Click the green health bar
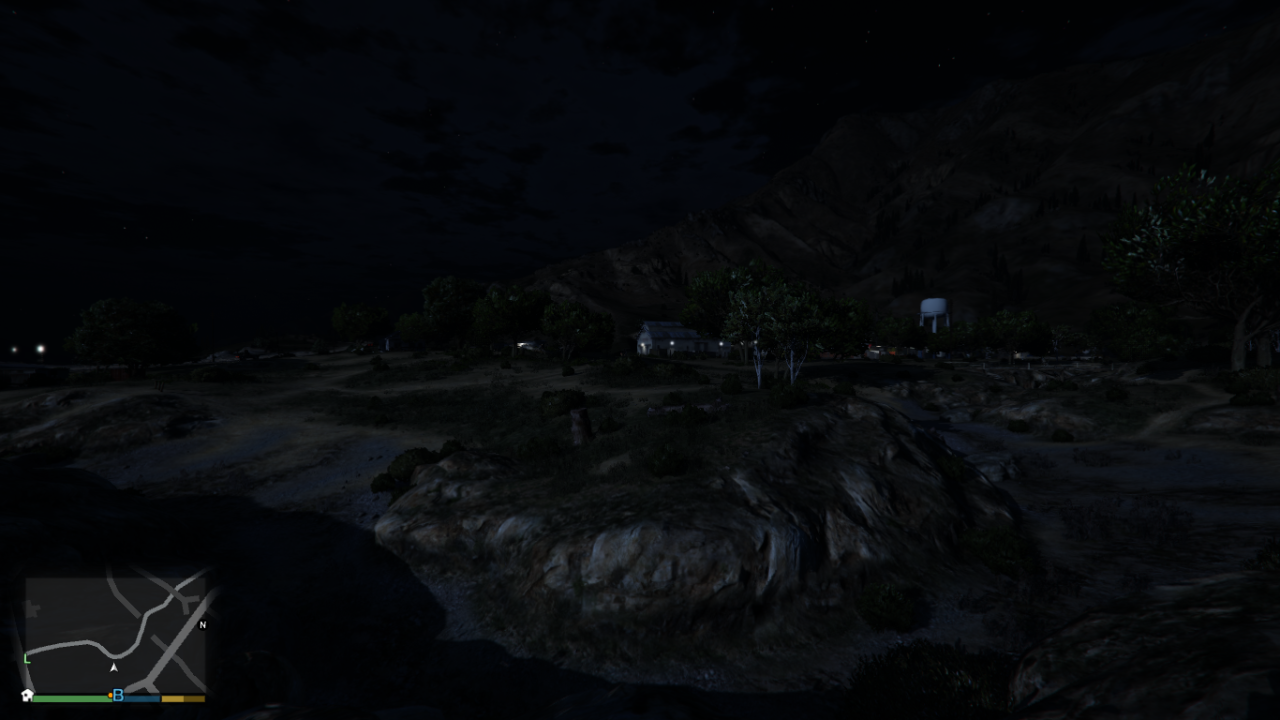This screenshot has height=720, width=1280. pyautogui.click(x=70, y=698)
